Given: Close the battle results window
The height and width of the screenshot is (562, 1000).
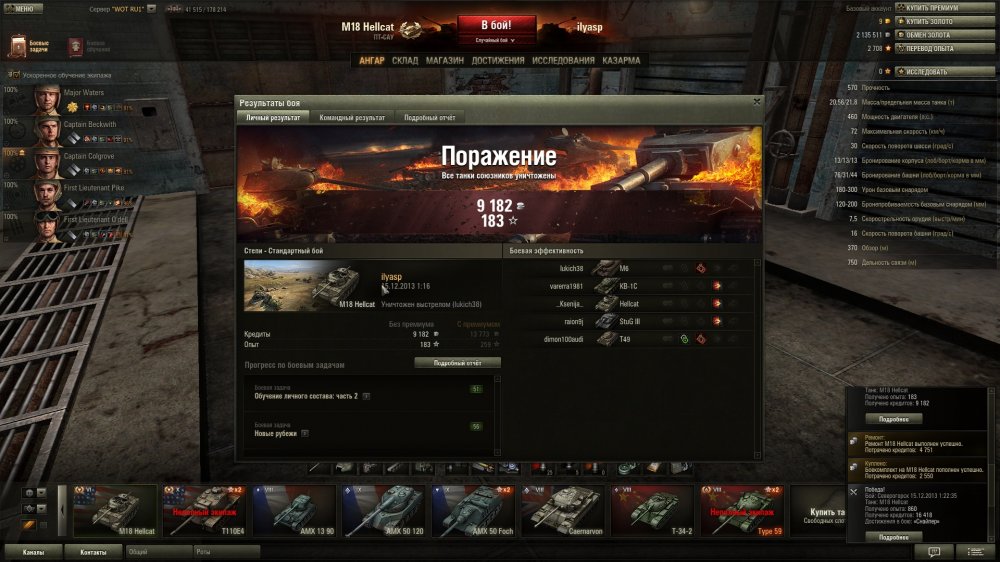Looking at the screenshot, I should pyautogui.click(x=756, y=101).
